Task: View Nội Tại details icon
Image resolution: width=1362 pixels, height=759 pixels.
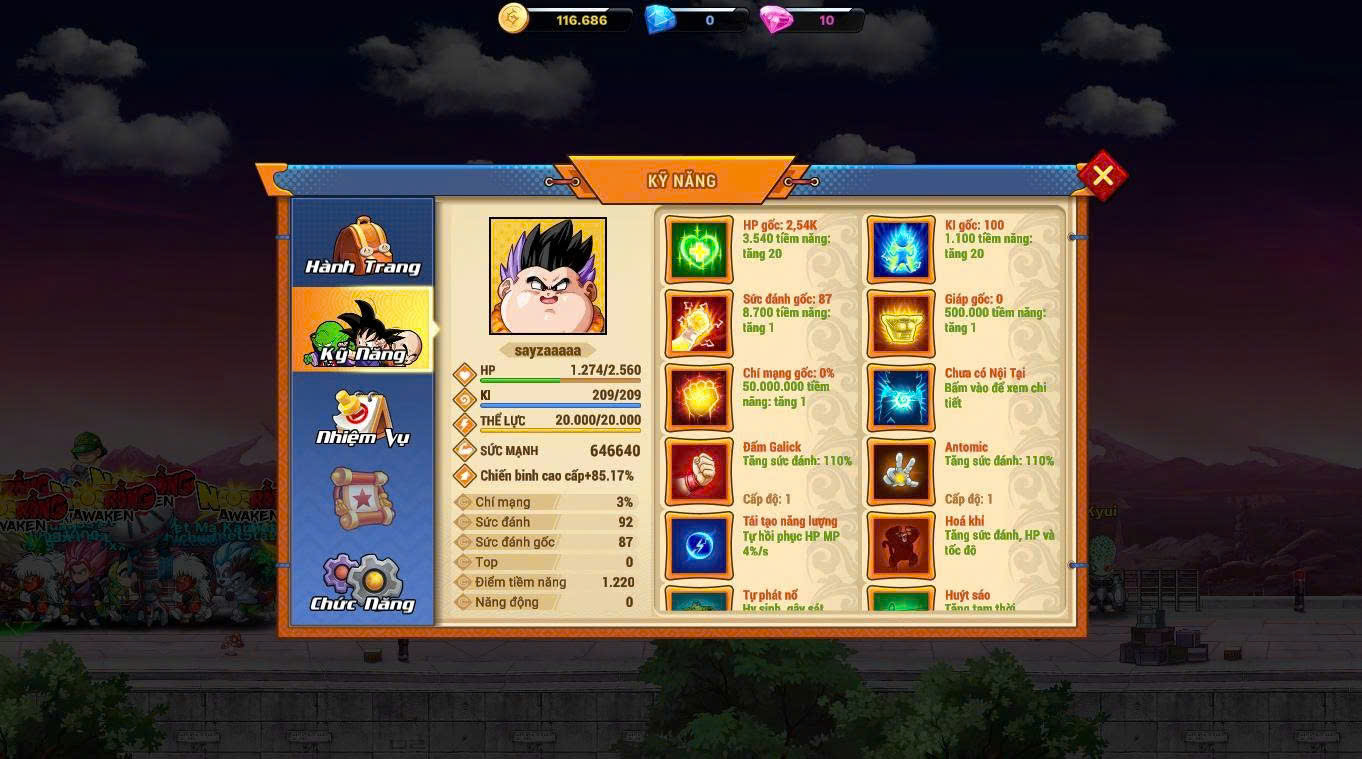Action: click(x=901, y=397)
